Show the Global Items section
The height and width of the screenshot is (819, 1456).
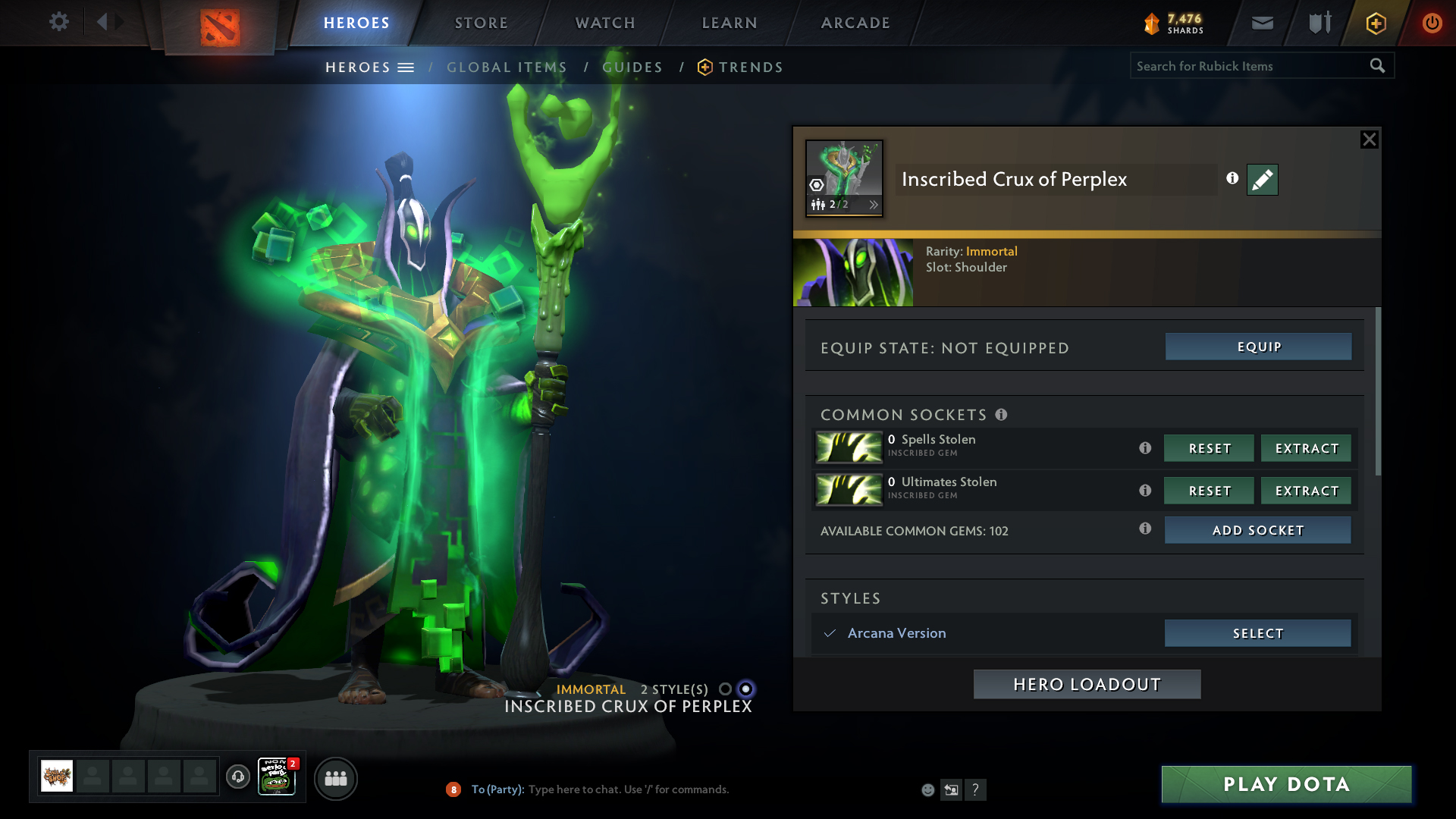tap(507, 67)
